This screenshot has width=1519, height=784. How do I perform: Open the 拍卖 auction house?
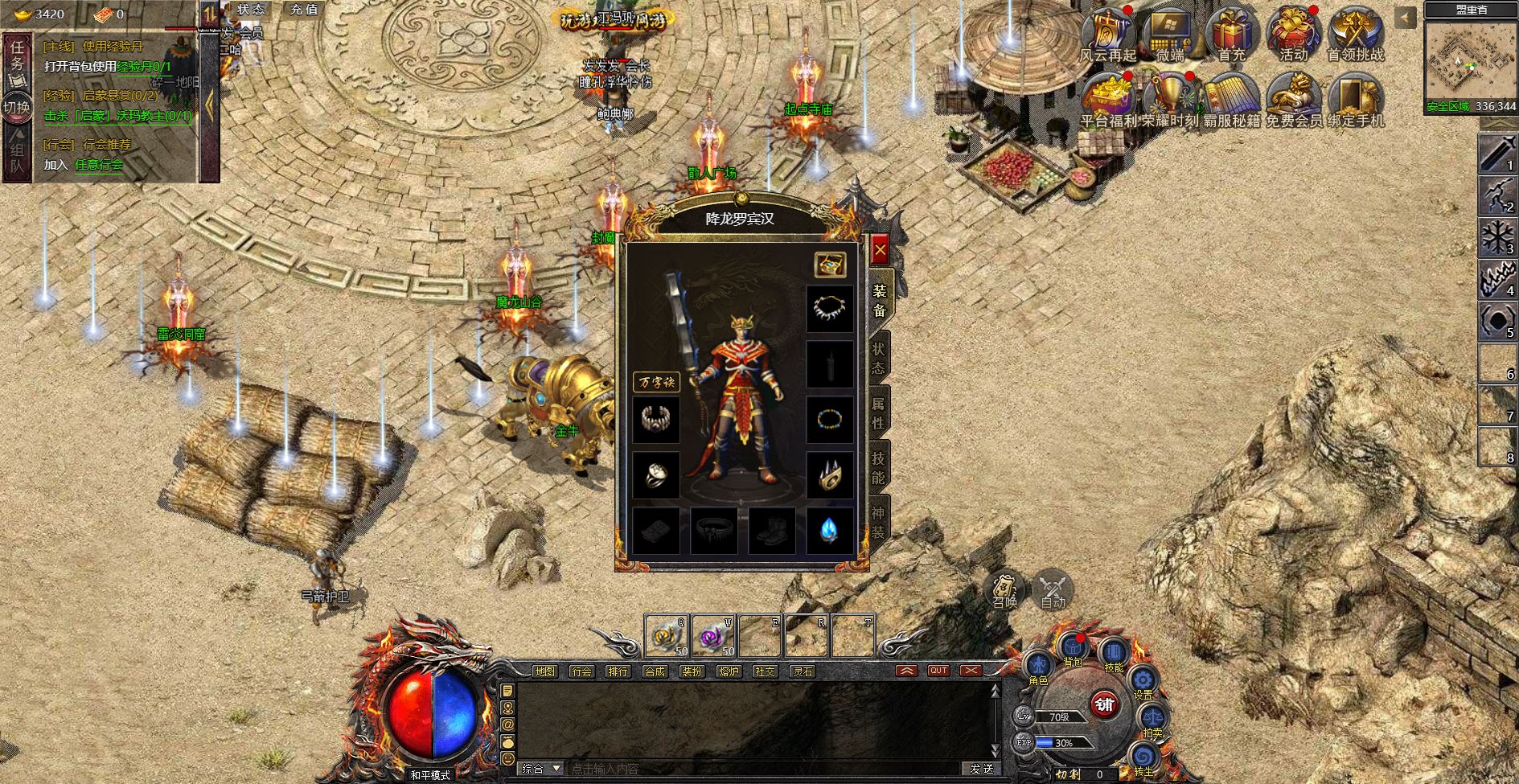coord(1152,718)
